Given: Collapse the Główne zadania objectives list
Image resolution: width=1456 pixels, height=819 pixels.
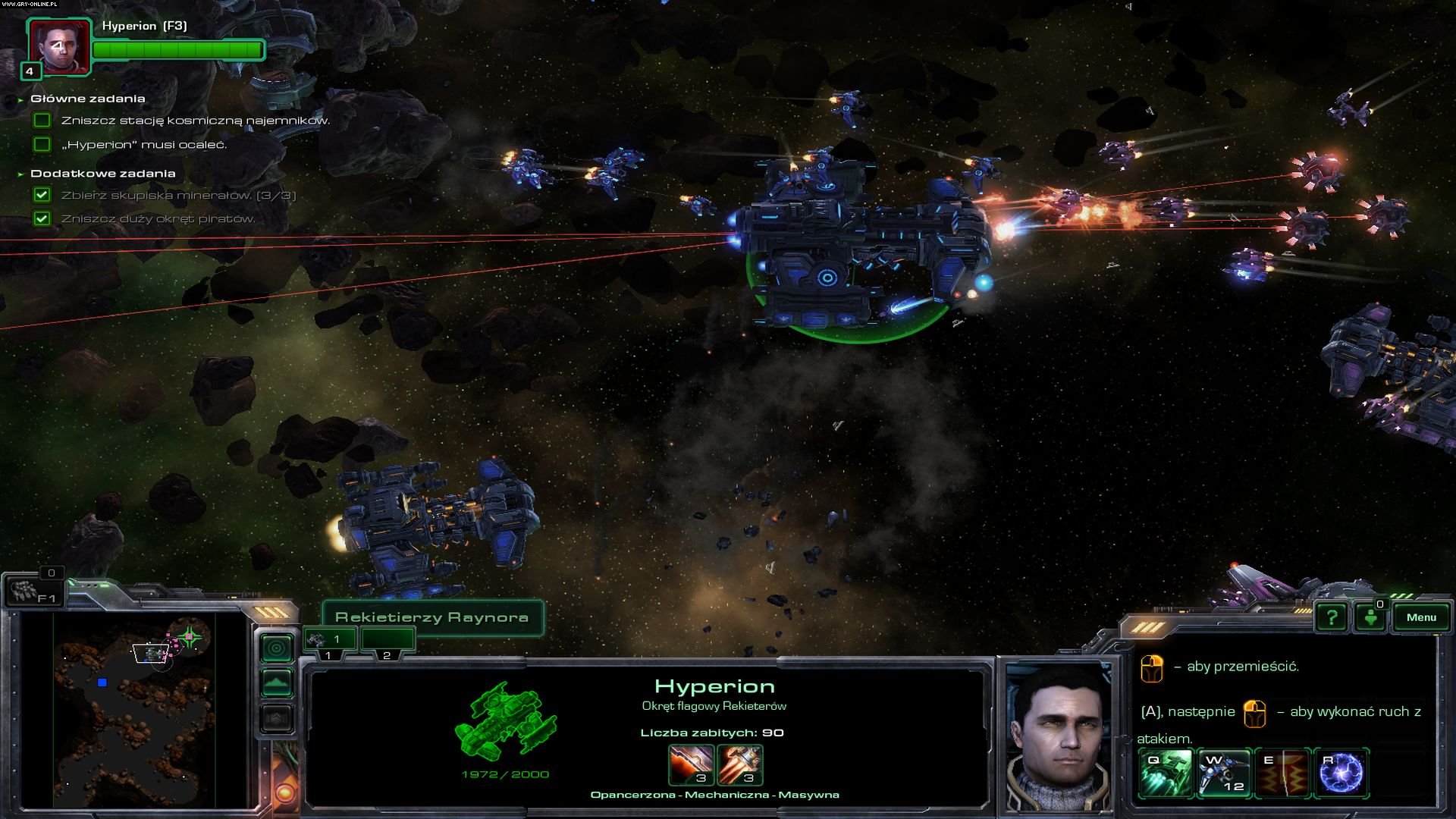Looking at the screenshot, I should pyautogui.click(x=20, y=99).
